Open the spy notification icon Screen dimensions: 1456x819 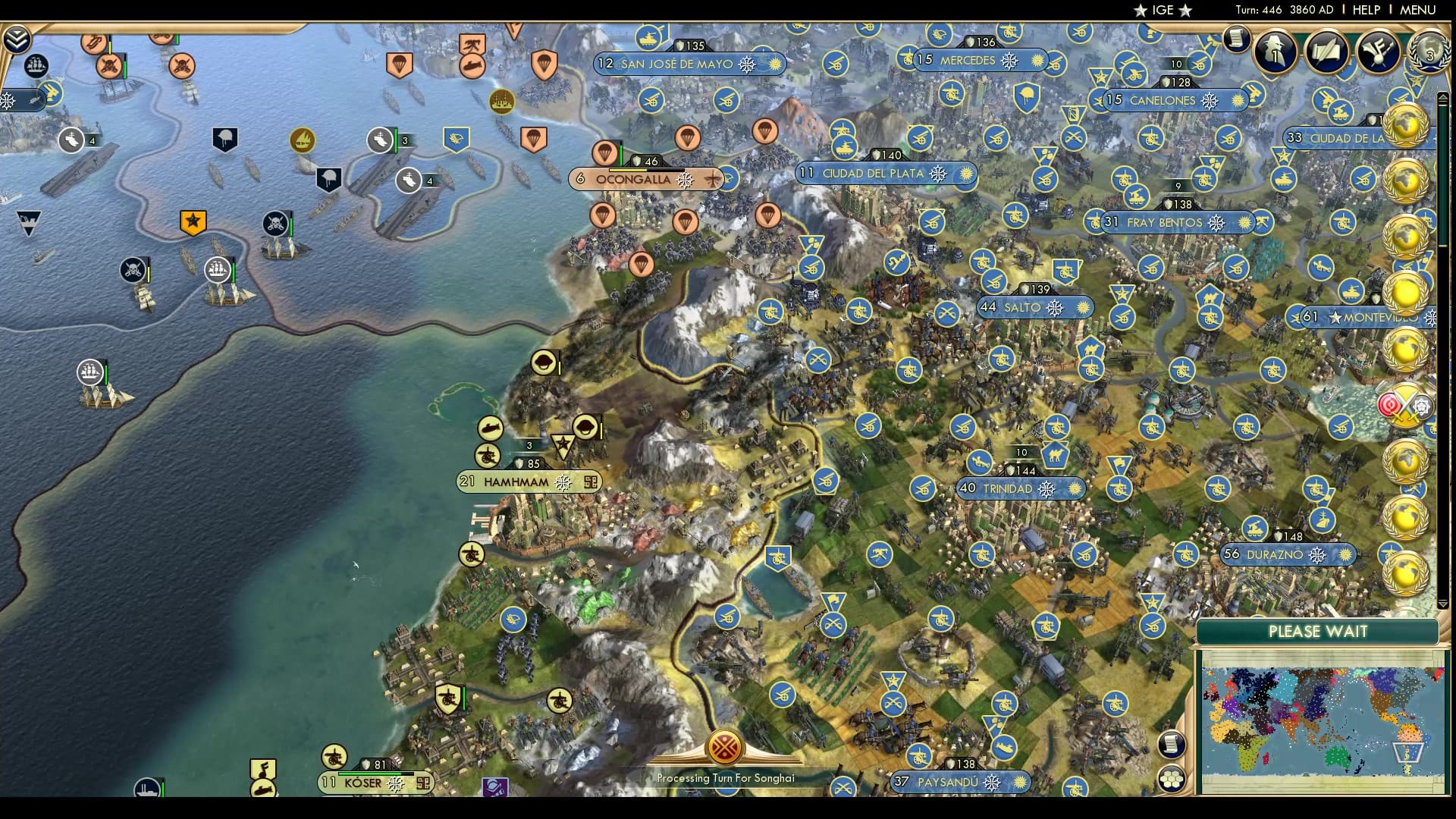(1276, 53)
